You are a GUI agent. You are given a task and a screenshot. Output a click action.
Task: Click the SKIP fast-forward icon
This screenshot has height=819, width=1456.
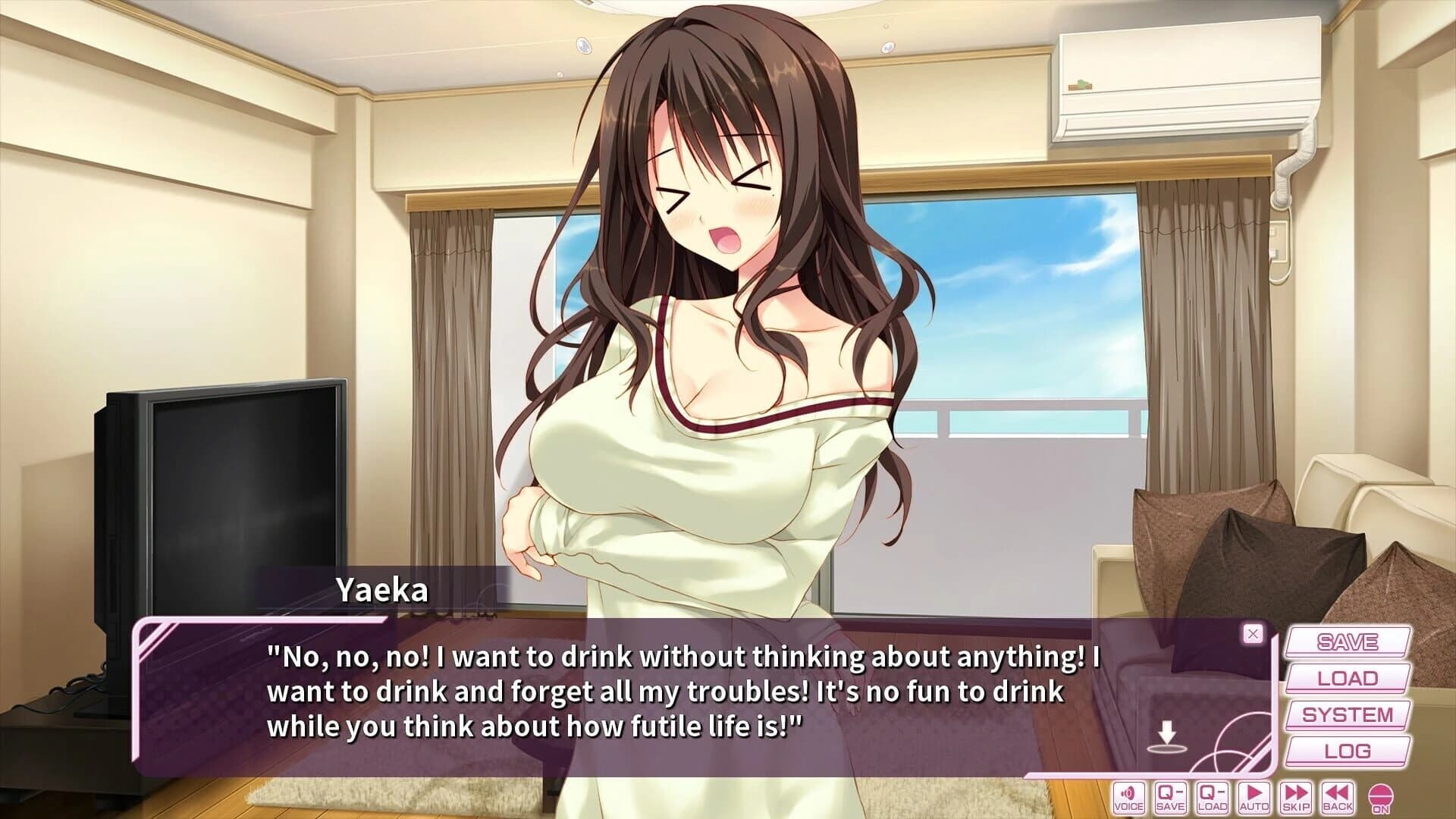[x=1295, y=796]
